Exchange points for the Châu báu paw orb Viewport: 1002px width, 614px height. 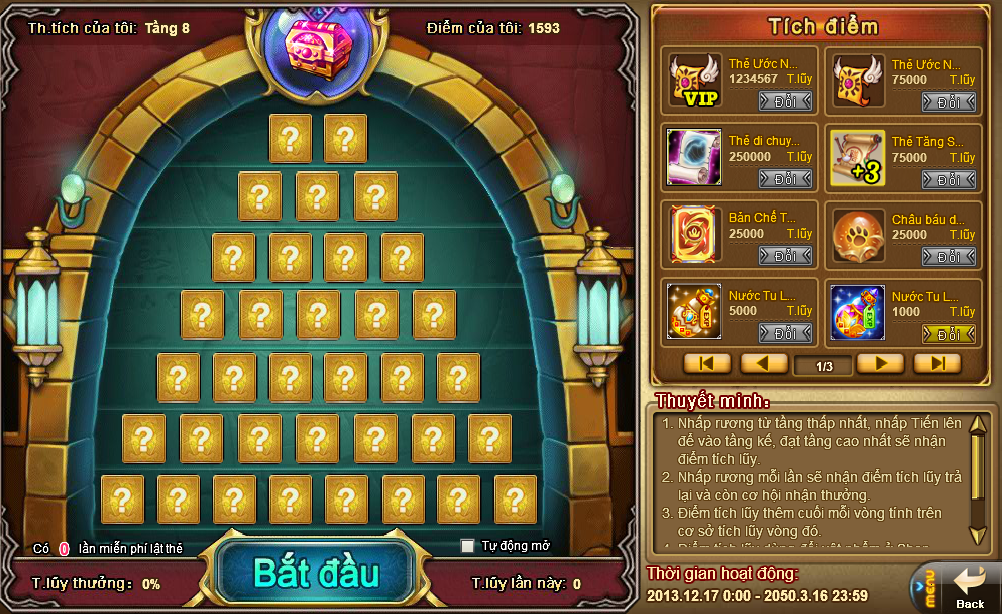pyautogui.click(x=948, y=256)
